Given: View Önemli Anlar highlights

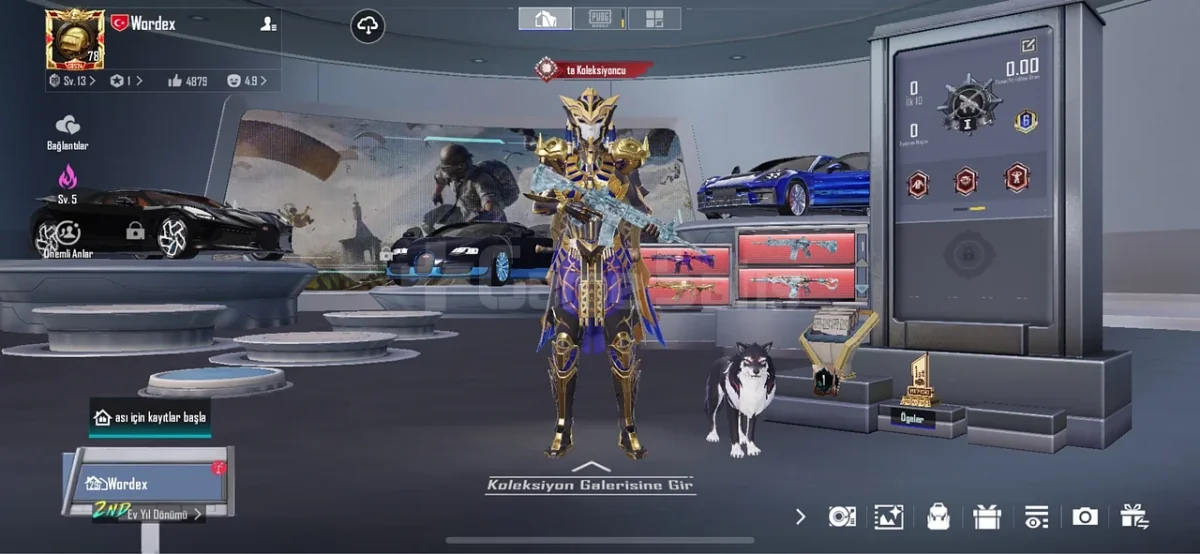Looking at the screenshot, I should (x=68, y=237).
